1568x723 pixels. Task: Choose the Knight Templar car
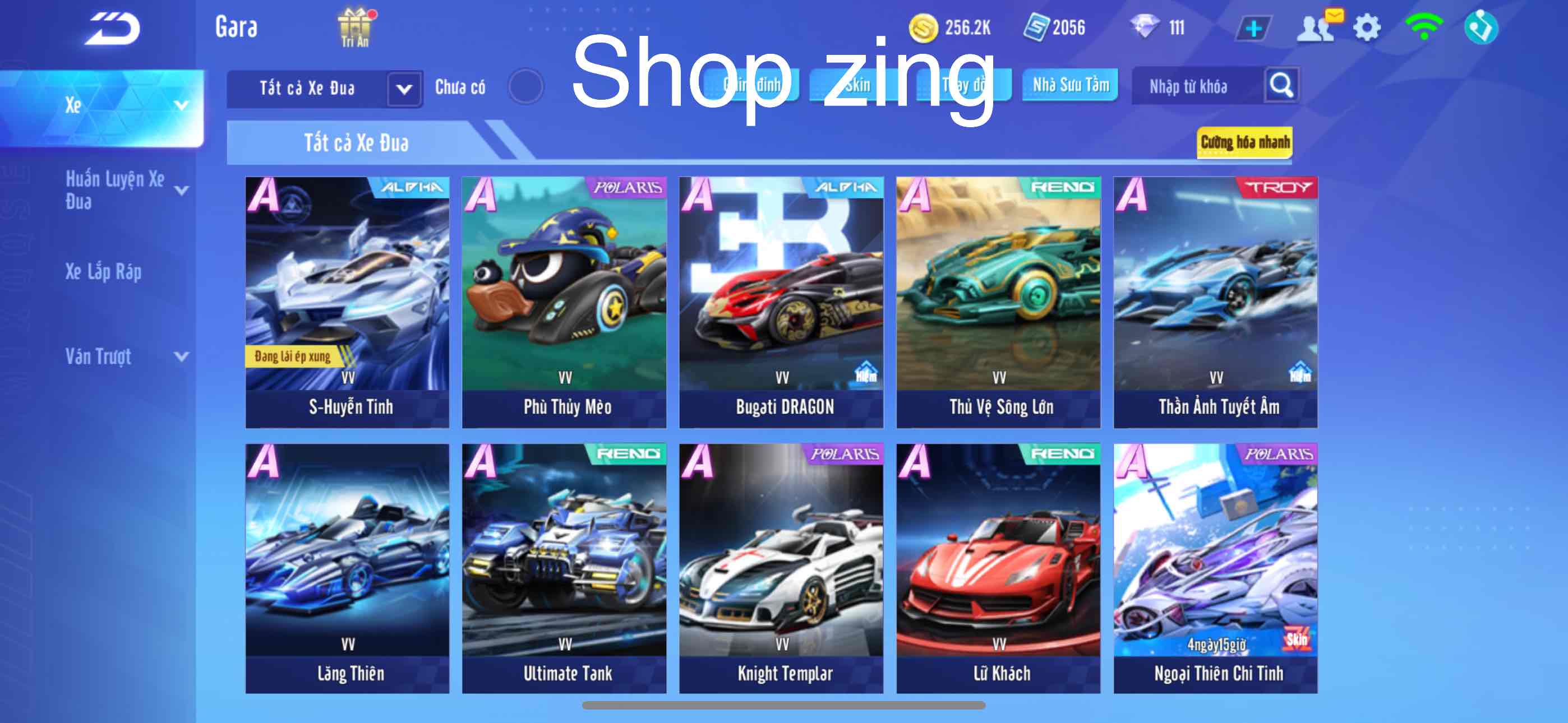(781, 568)
